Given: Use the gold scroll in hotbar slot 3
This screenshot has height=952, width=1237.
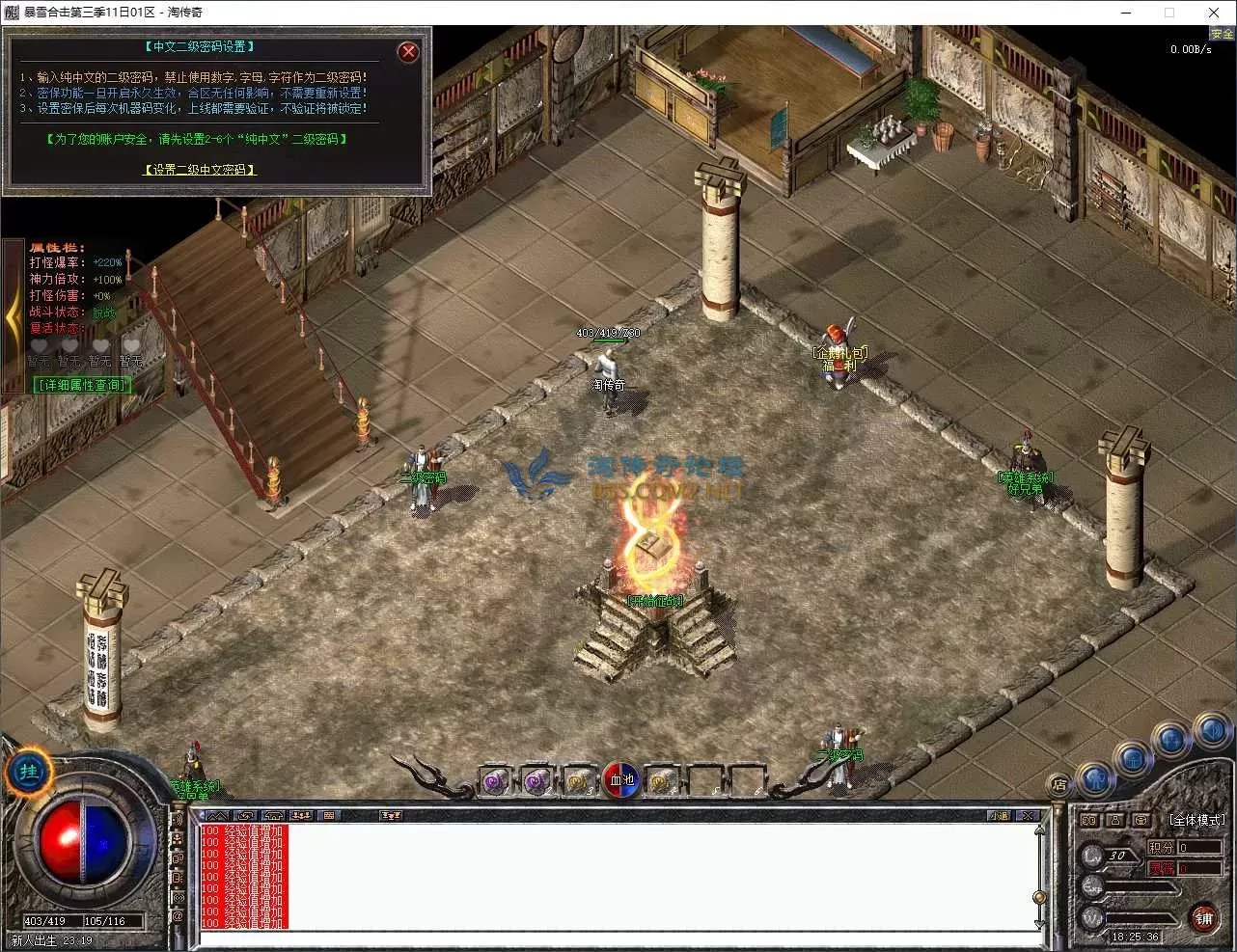Looking at the screenshot, I should point(579,781).
